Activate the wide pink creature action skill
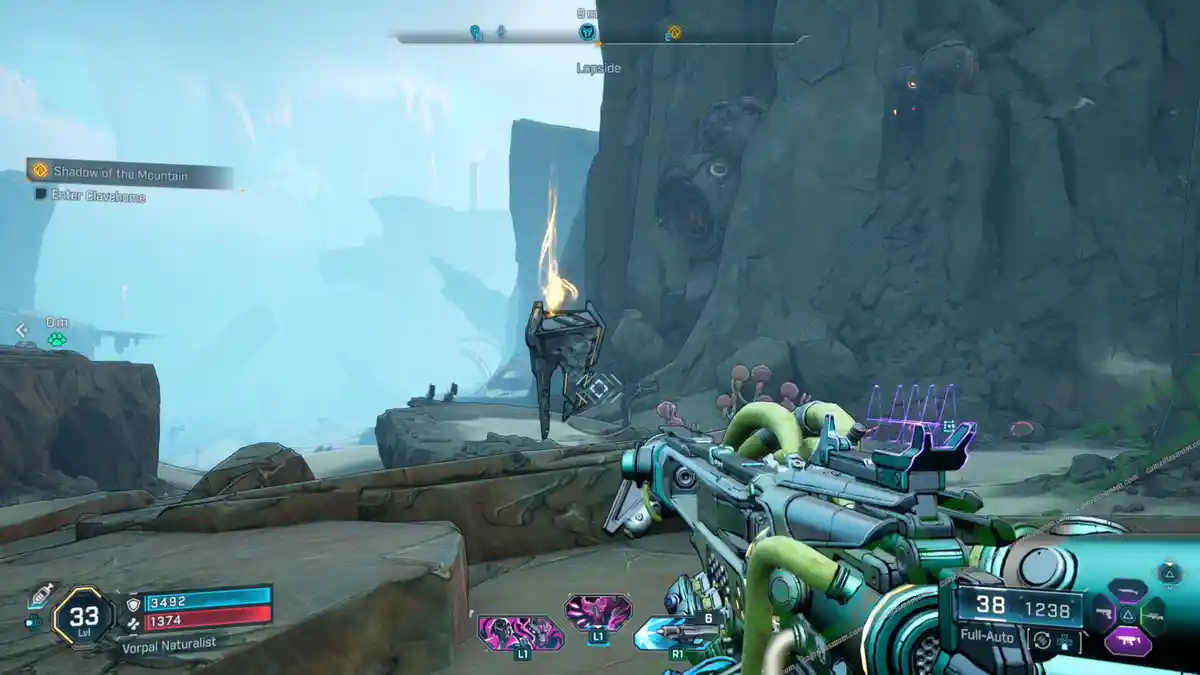The height and width of the screenshot is (675, 1200). tap(519, 632)
